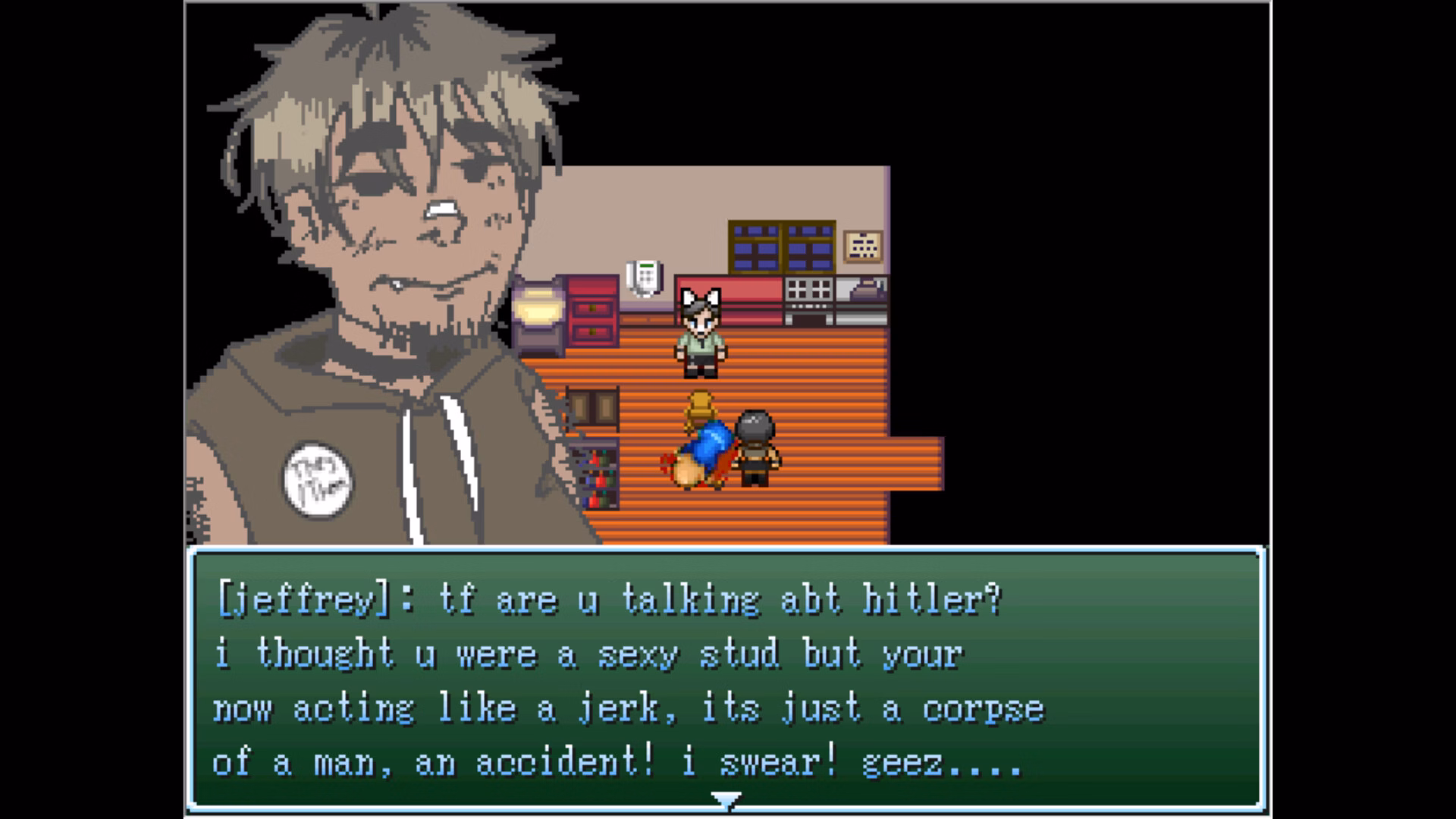Click the dialogue continue arrow

[726, 799]
